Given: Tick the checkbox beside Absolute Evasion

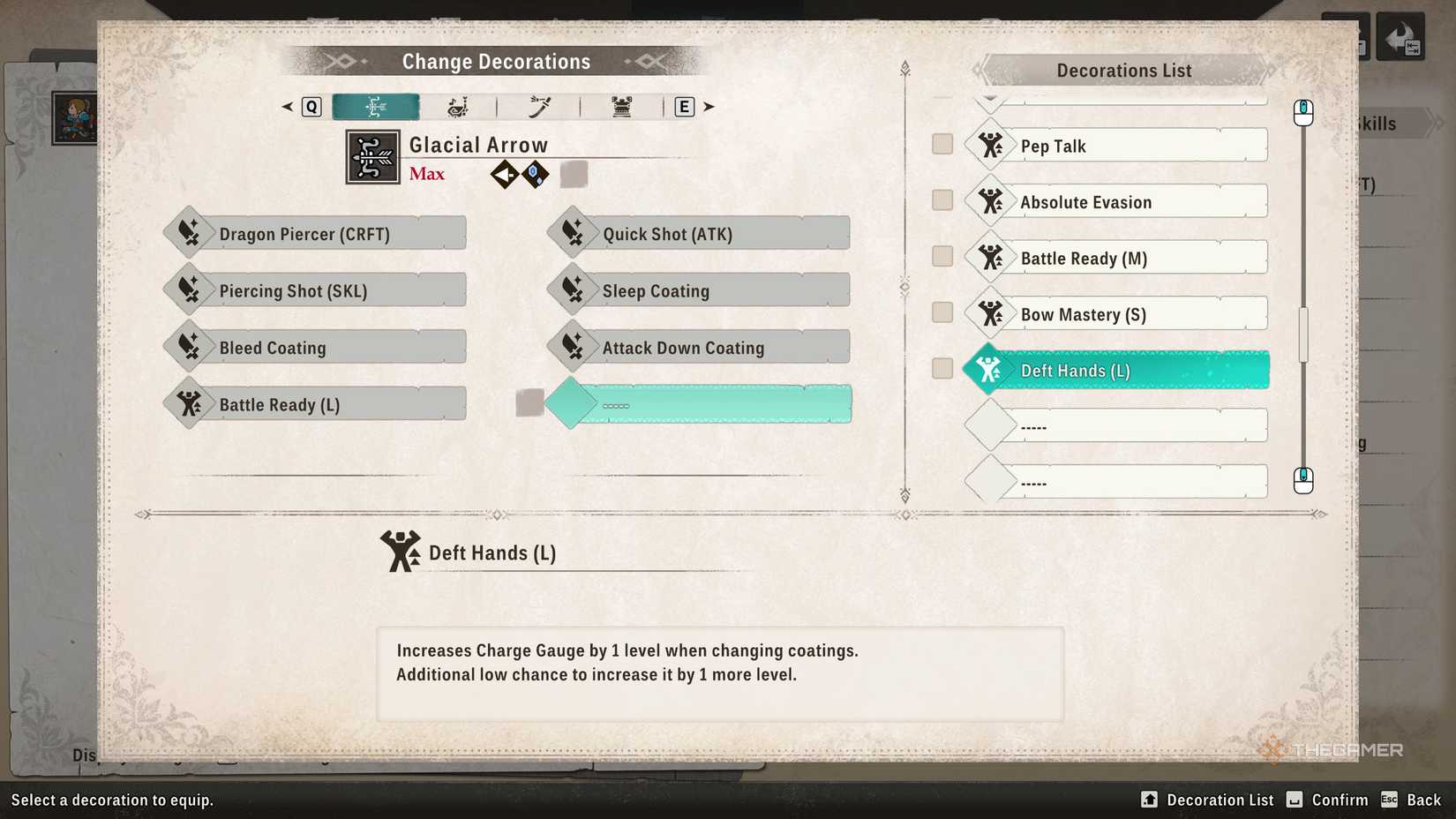Looking at the screenshot, I should [942, 199].
